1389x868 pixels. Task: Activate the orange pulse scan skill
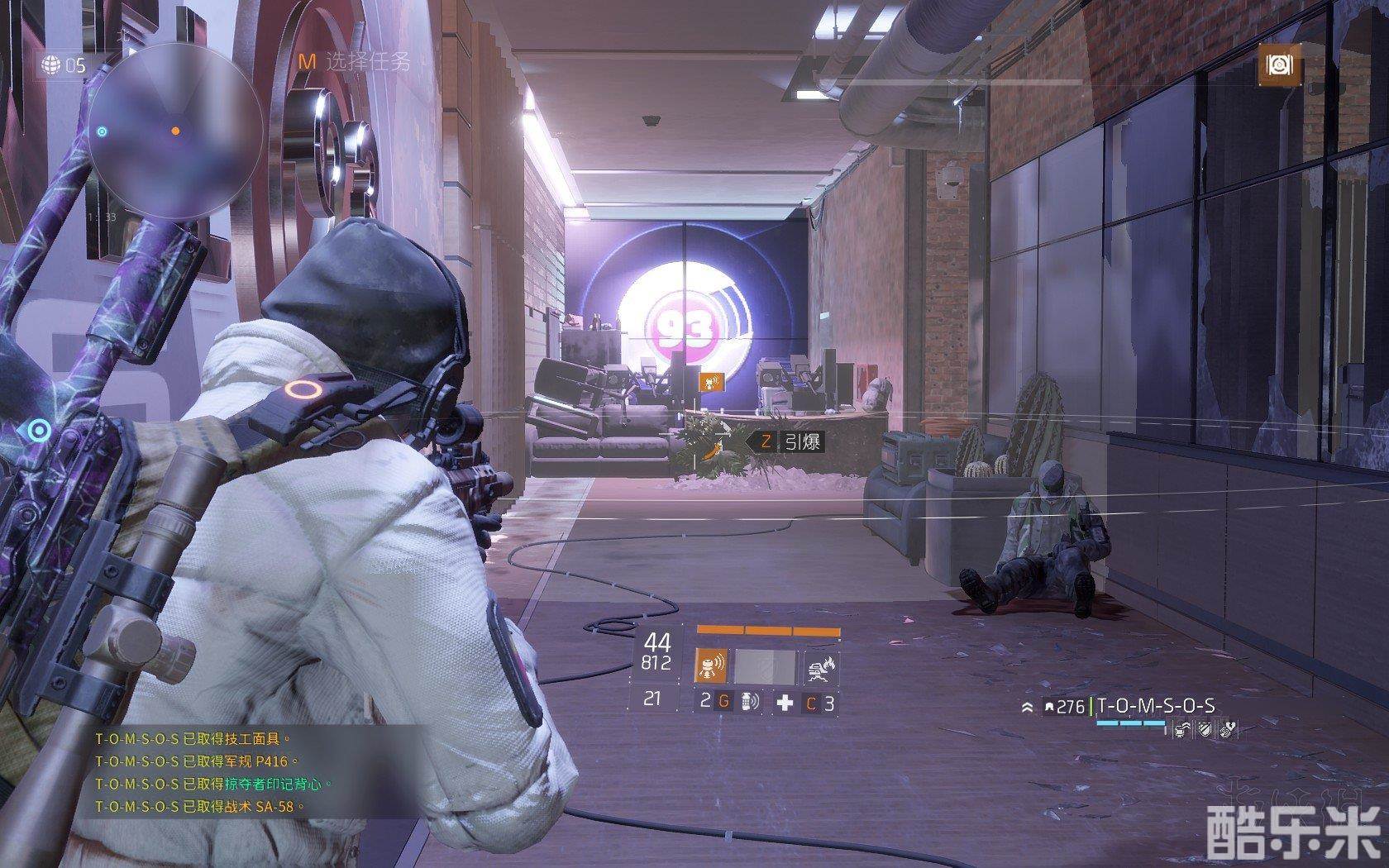click(710, 666)
